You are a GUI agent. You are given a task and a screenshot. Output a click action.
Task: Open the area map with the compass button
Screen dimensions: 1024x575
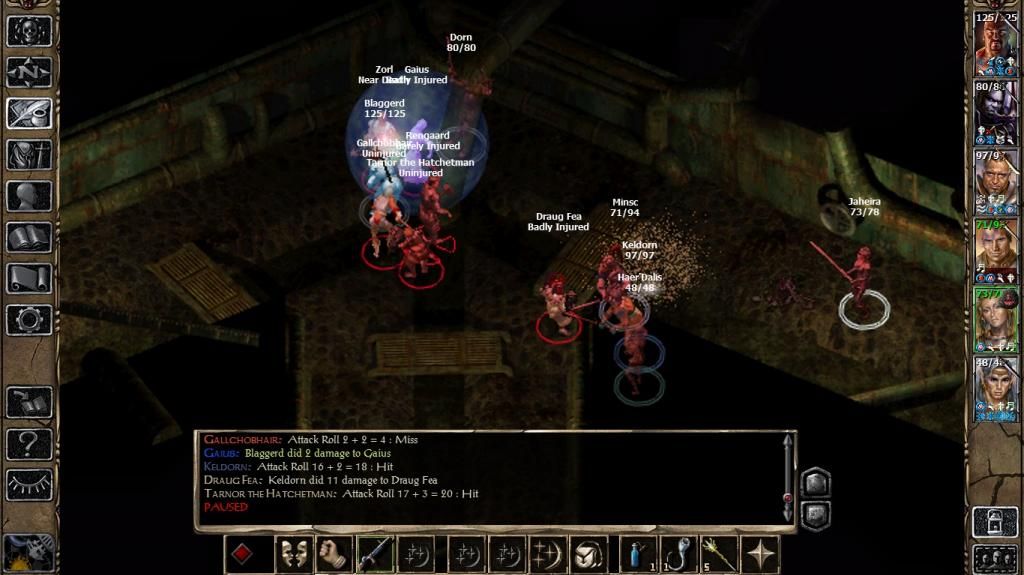(x=29, y=72)
